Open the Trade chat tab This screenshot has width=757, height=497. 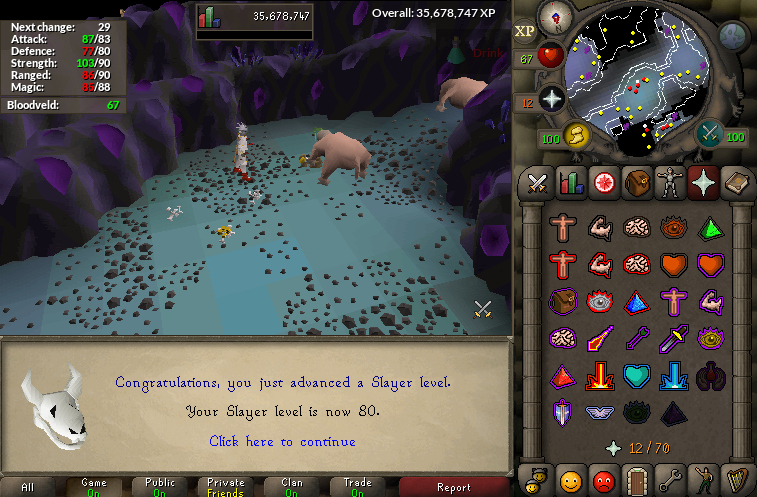click(358, 487)
